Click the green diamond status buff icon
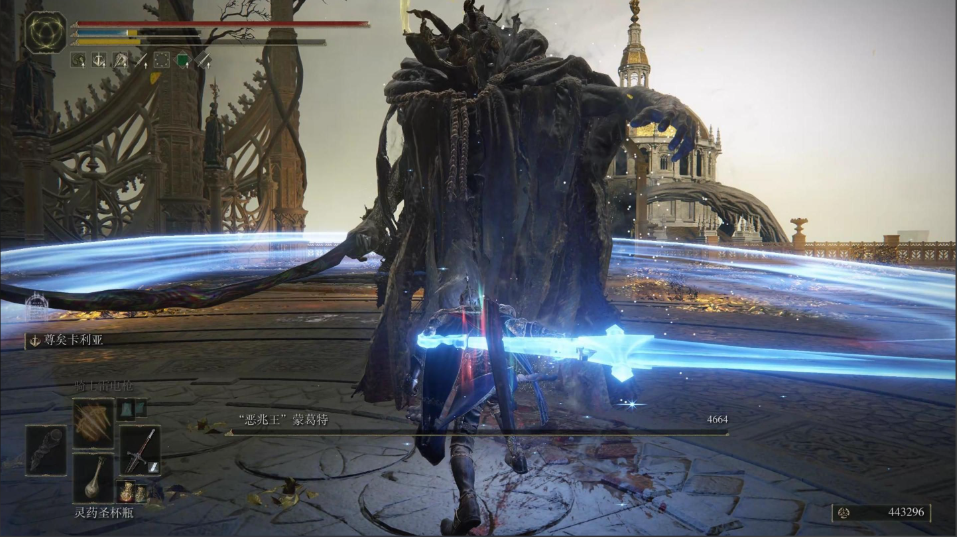 coord(182,61)
